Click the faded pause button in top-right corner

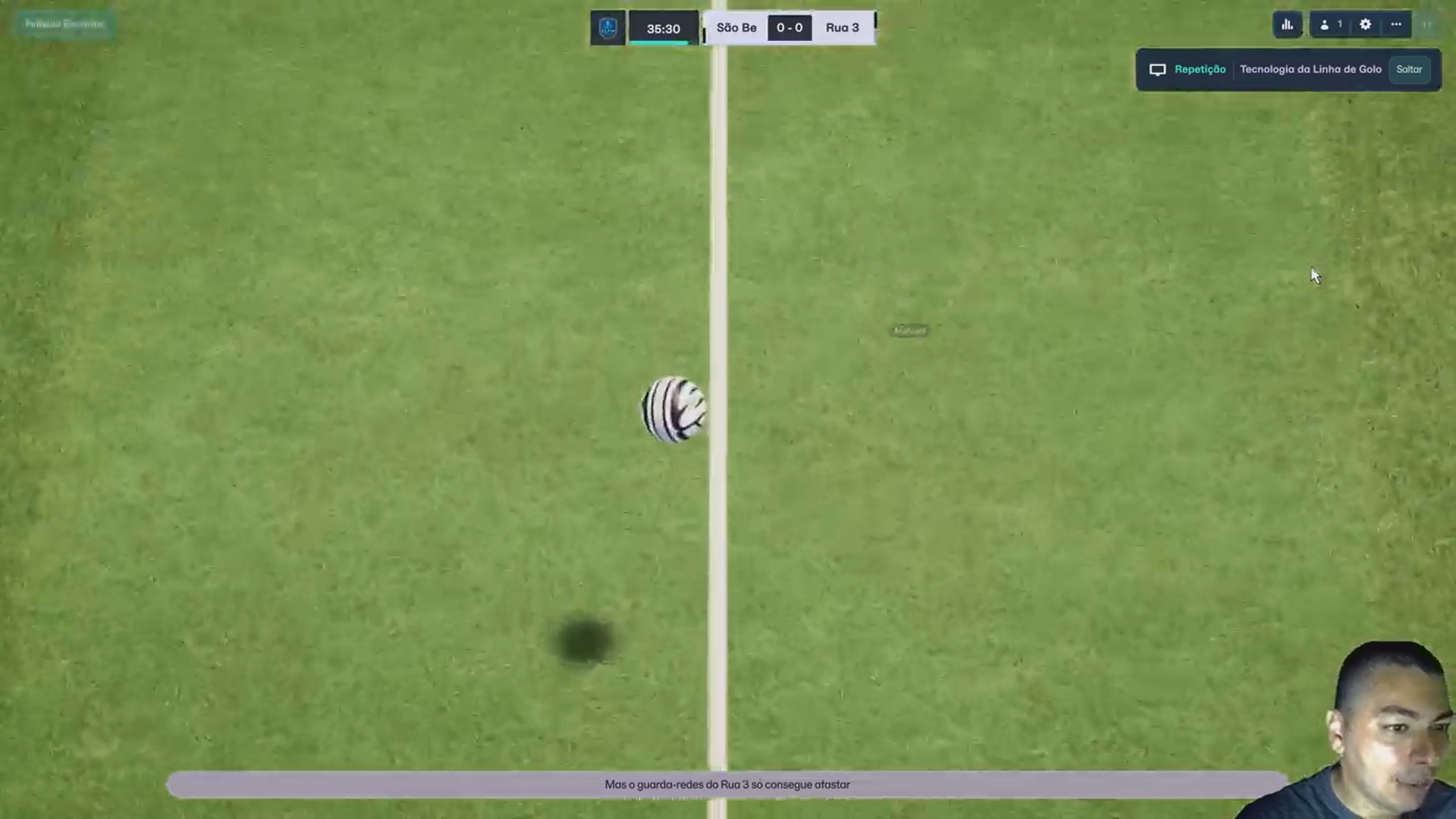point(1427,25)
